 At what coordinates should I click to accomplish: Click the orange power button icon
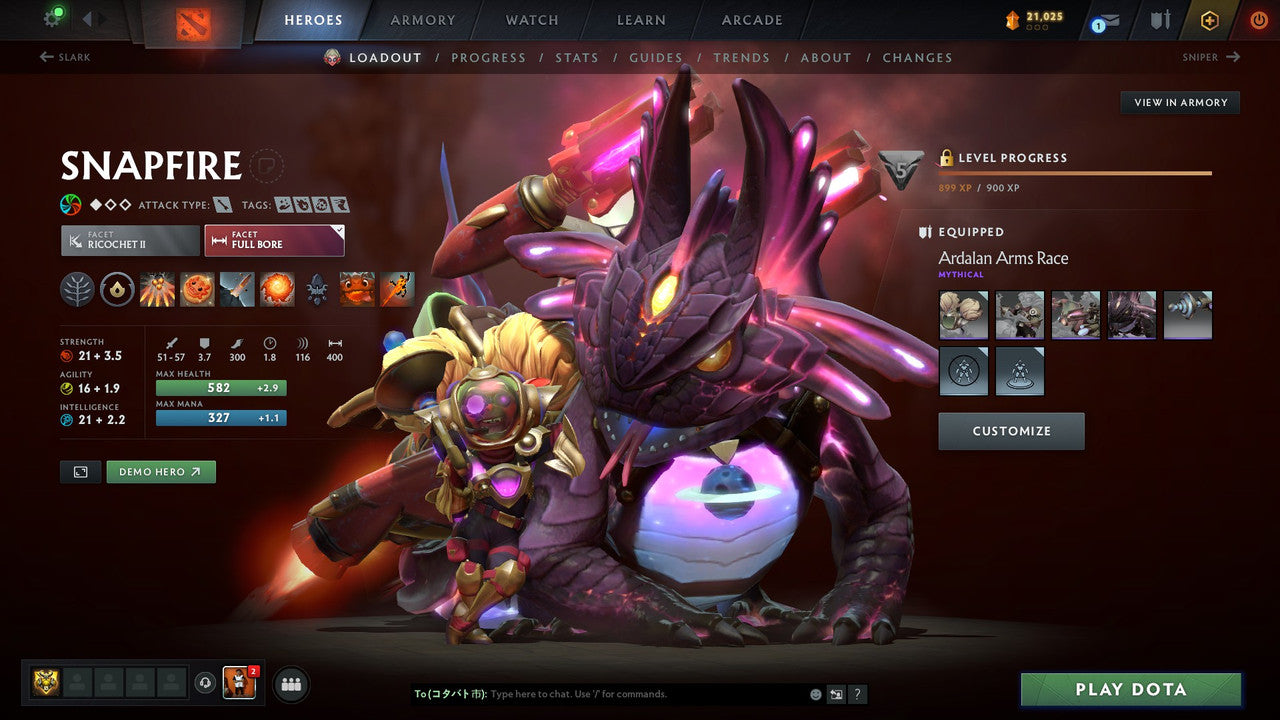pos(1259,20)
